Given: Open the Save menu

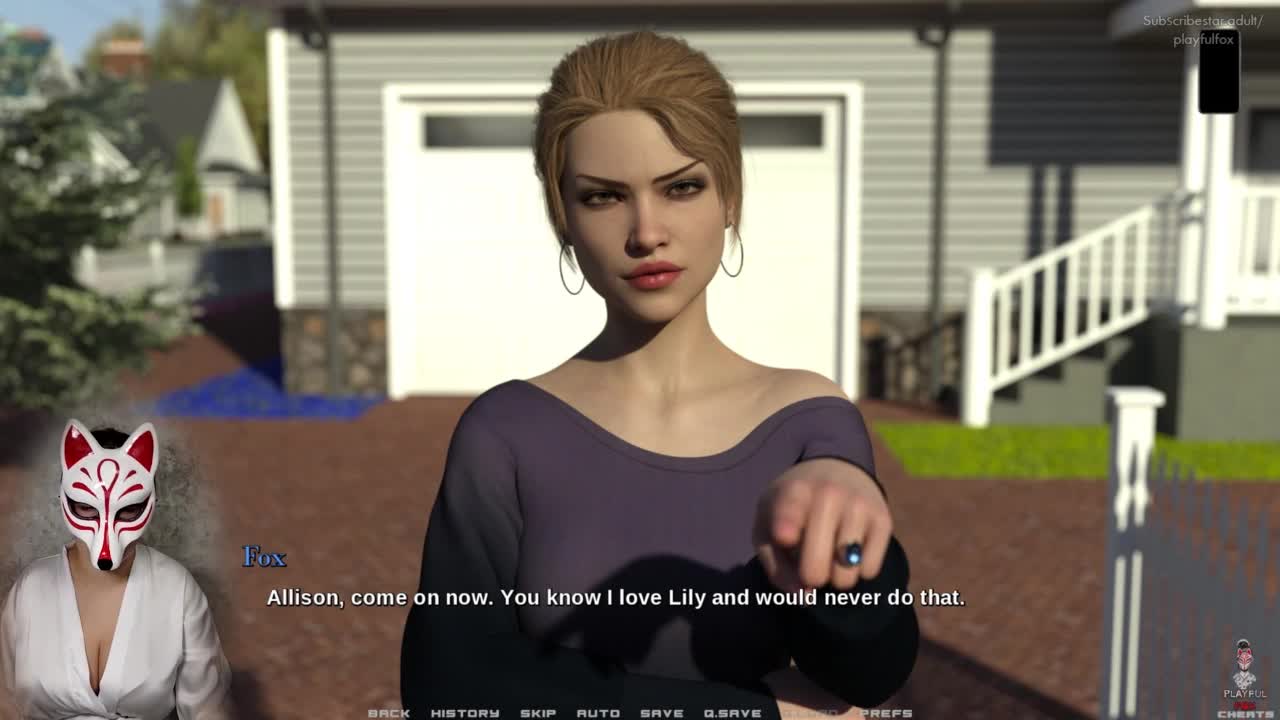Looking at the screenshot, I should [x=662, y=713].
